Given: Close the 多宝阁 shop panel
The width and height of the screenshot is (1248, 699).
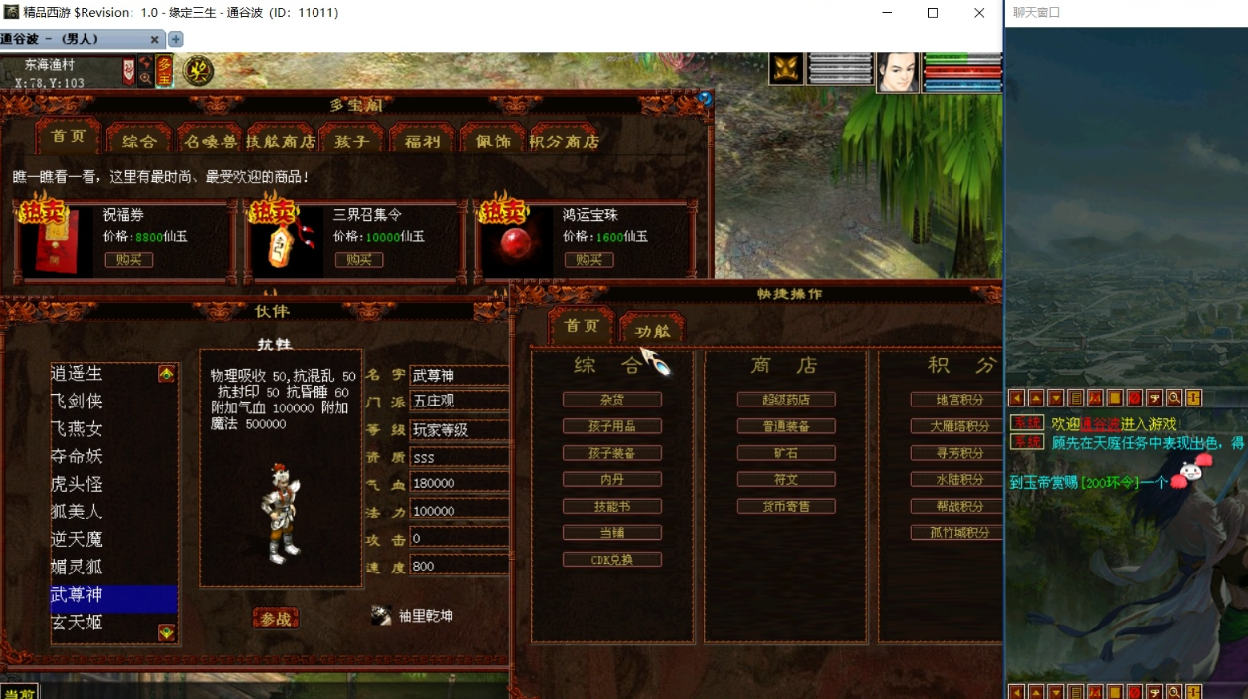Looking at the screenshot, I should click(705, 99).
